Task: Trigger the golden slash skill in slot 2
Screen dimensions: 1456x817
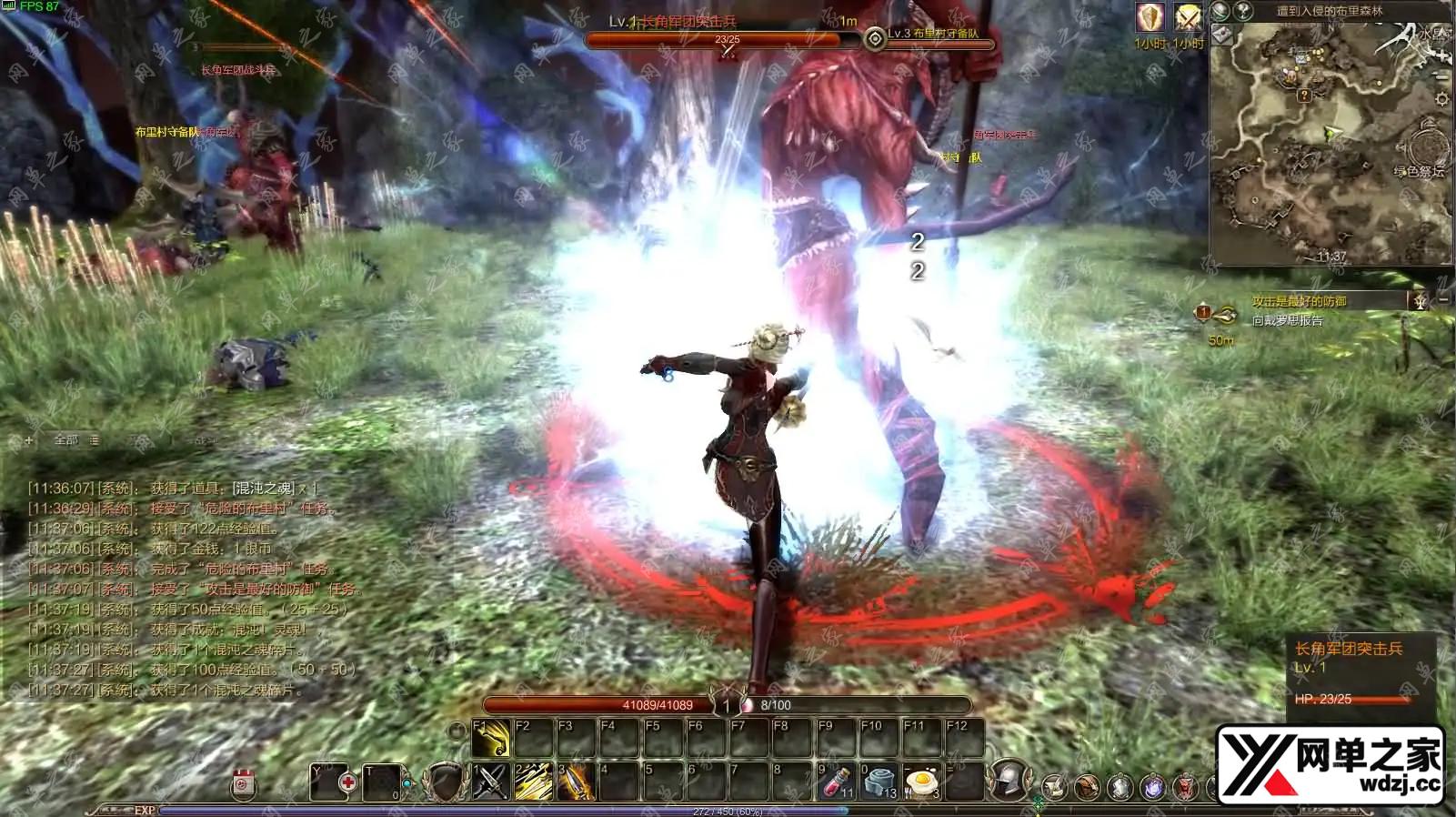Action: [x=534, y=782]
